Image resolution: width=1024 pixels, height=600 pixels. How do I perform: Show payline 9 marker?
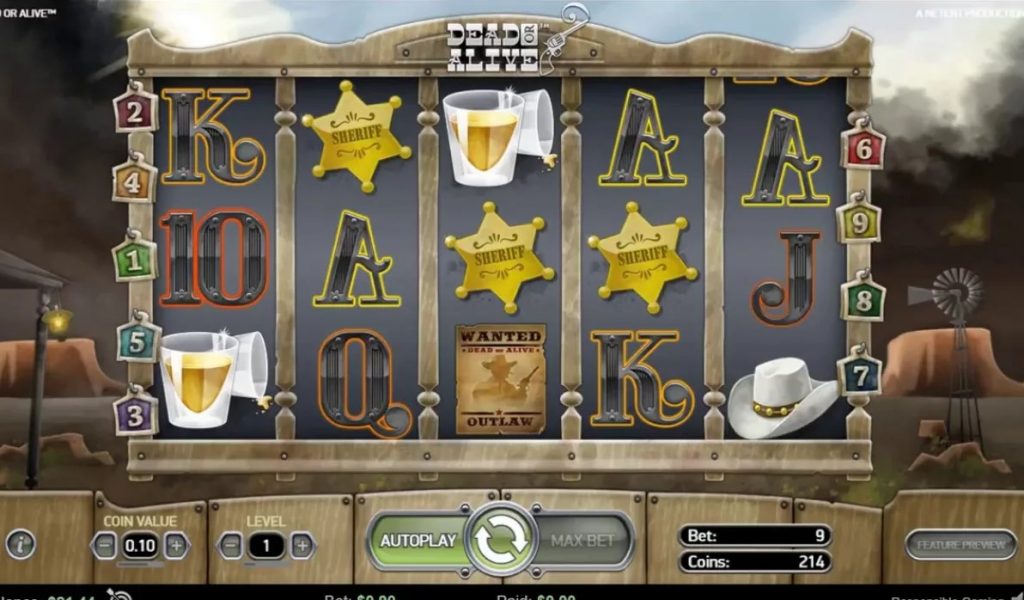(858, 222)
